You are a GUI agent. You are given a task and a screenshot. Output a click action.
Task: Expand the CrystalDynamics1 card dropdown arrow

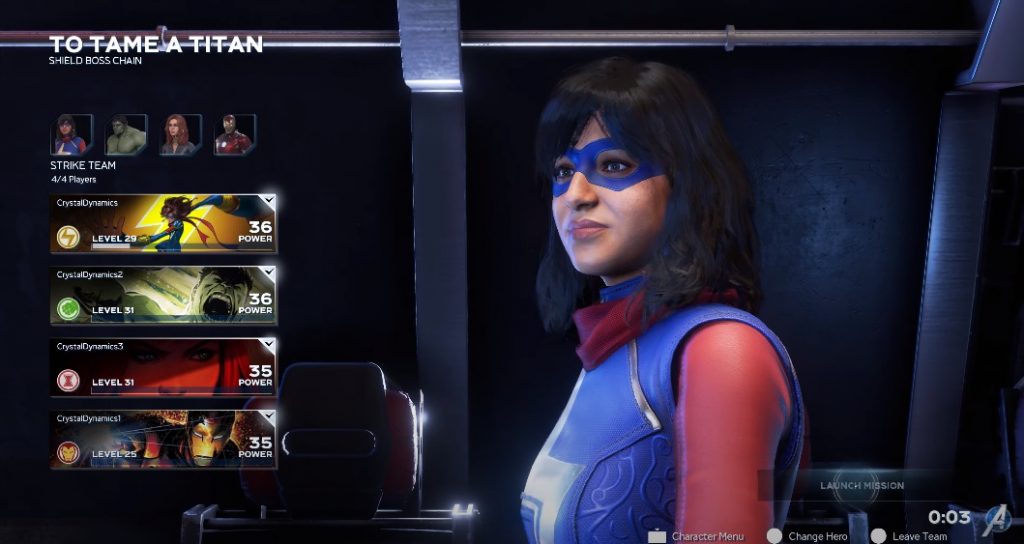[268, 416]
